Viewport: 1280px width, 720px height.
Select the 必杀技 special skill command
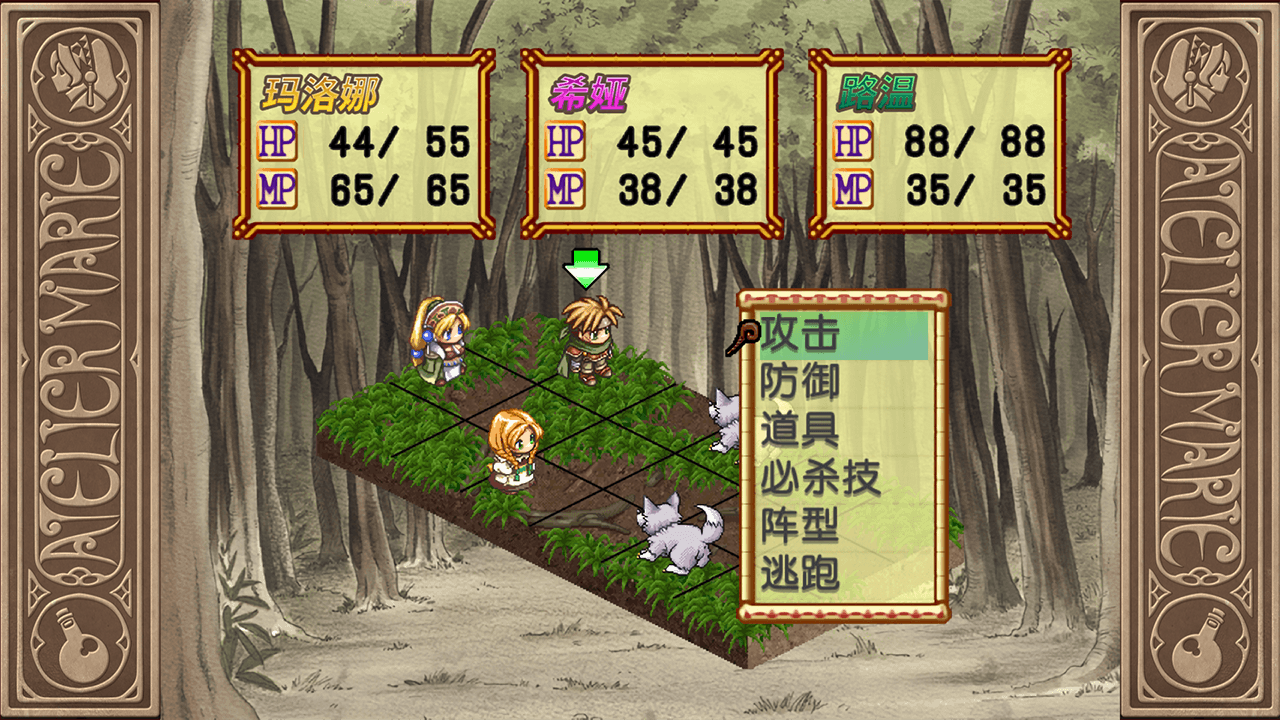click(x=820, y=479)
